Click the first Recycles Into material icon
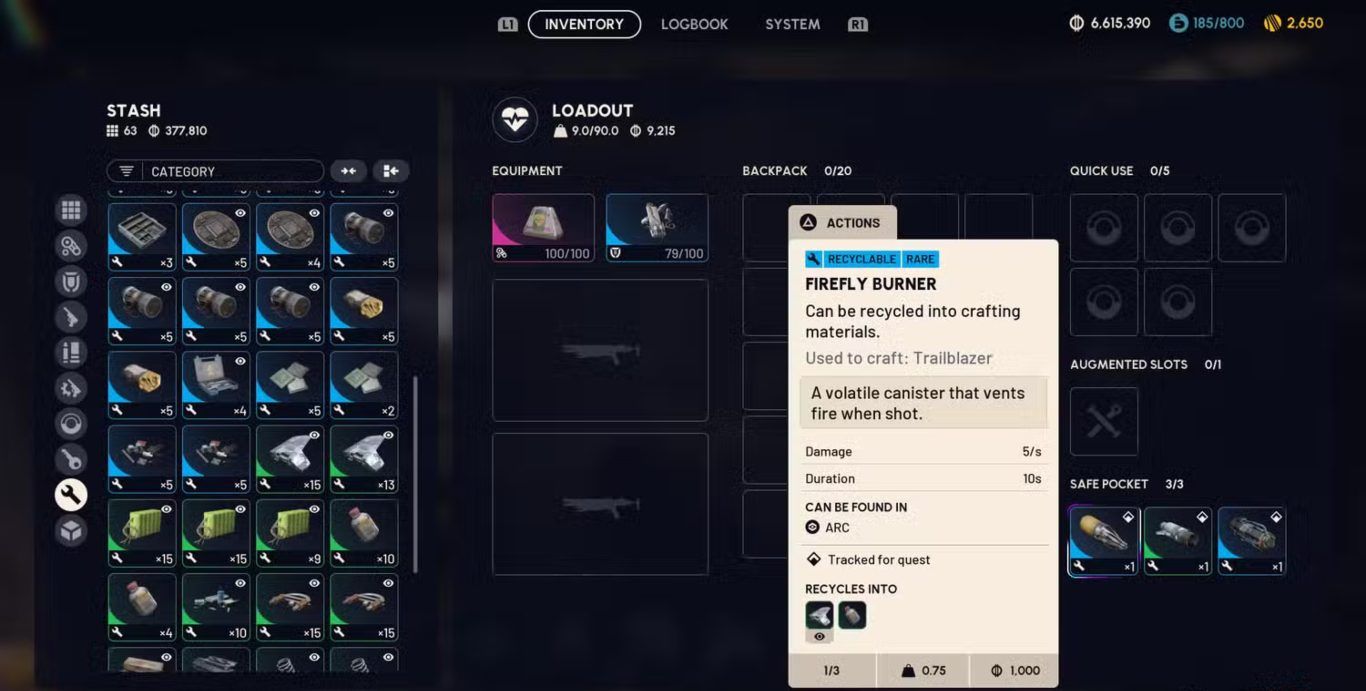The image size is (1366, 691). click(x=819, y=615)
